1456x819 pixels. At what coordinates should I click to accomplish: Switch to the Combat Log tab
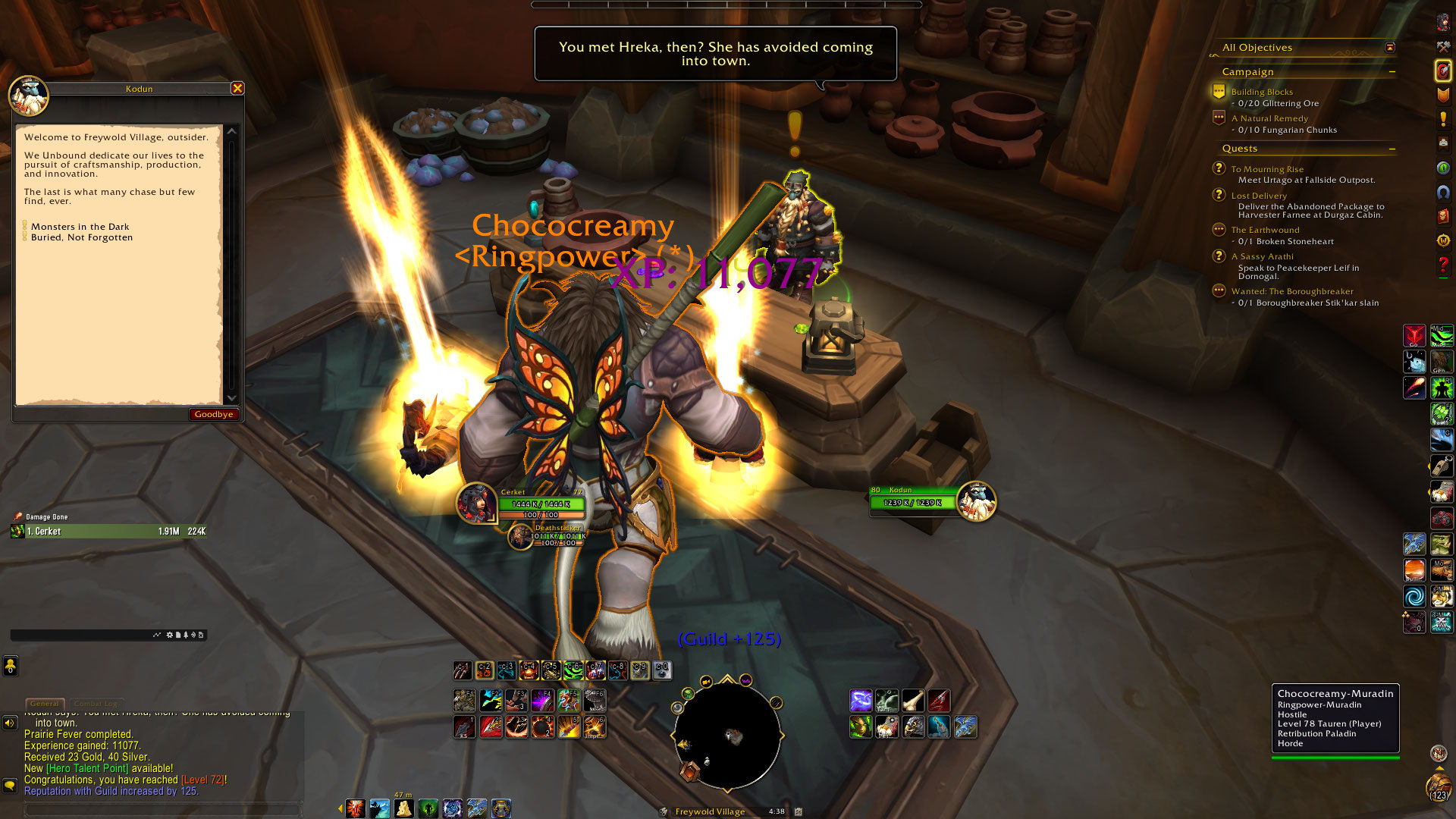pos(96,704)
